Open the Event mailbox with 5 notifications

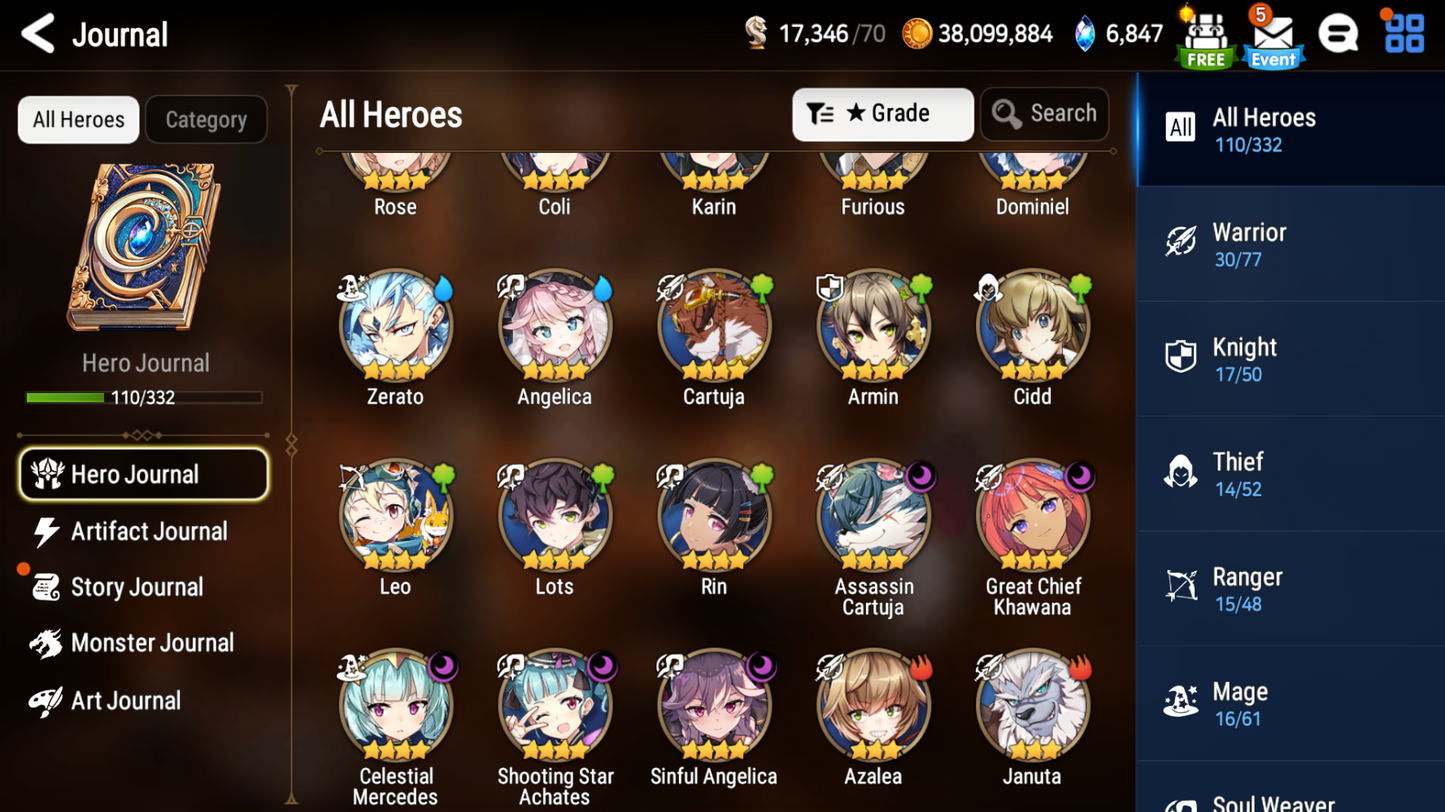click(x=1272, y=36)
